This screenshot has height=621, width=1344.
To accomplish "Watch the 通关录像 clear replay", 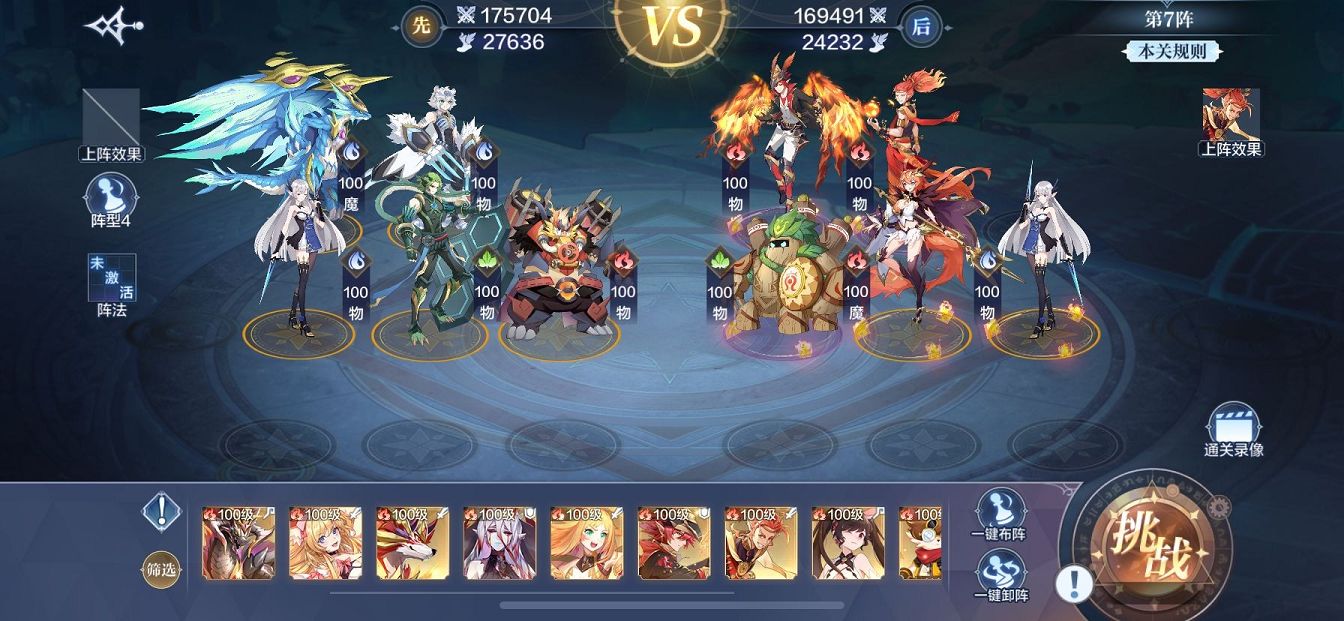I will [x=1233, y=428].
